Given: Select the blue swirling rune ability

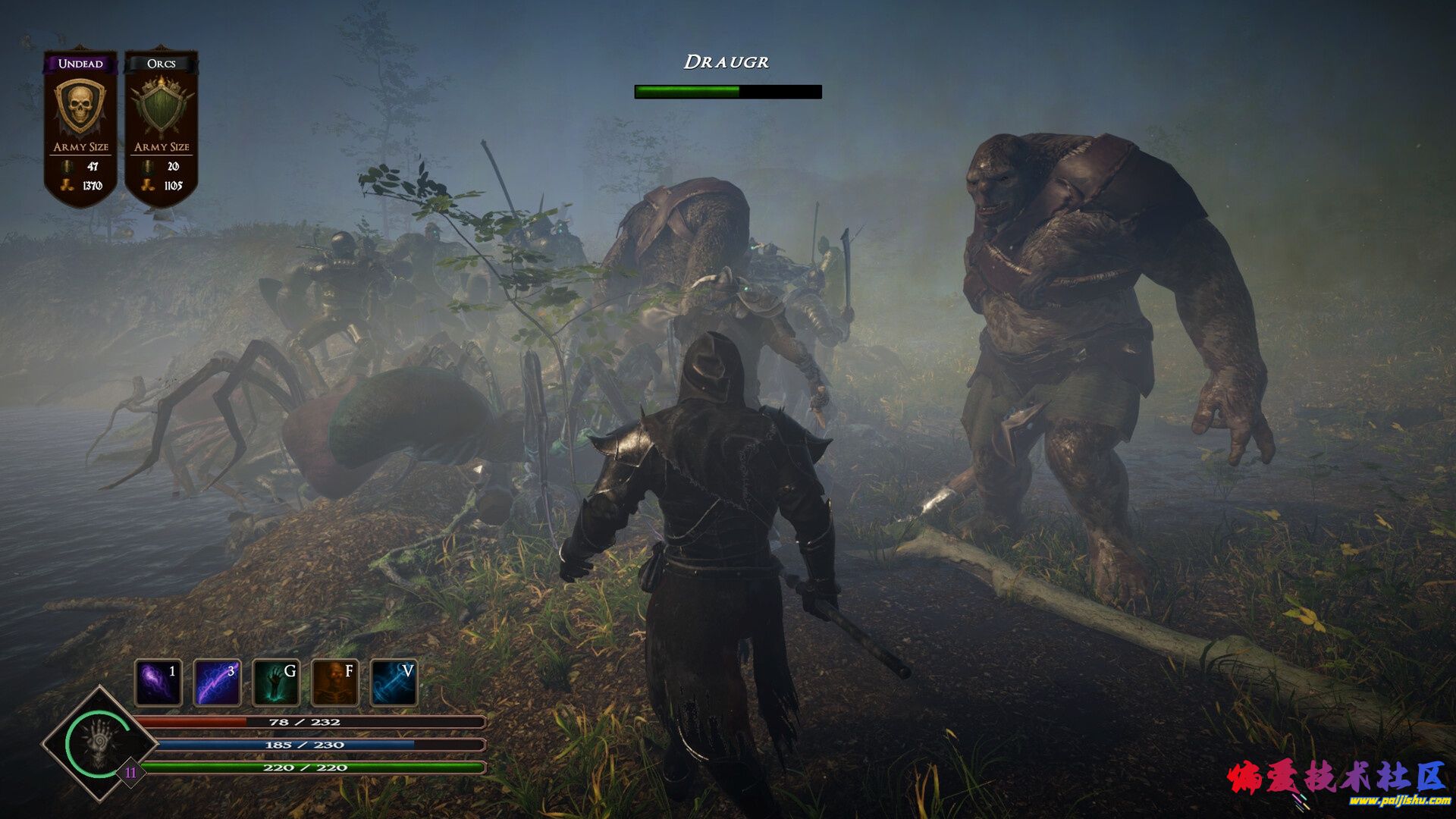Looking at the screenshot, I should pyautogui.click(x=394, y=682).
